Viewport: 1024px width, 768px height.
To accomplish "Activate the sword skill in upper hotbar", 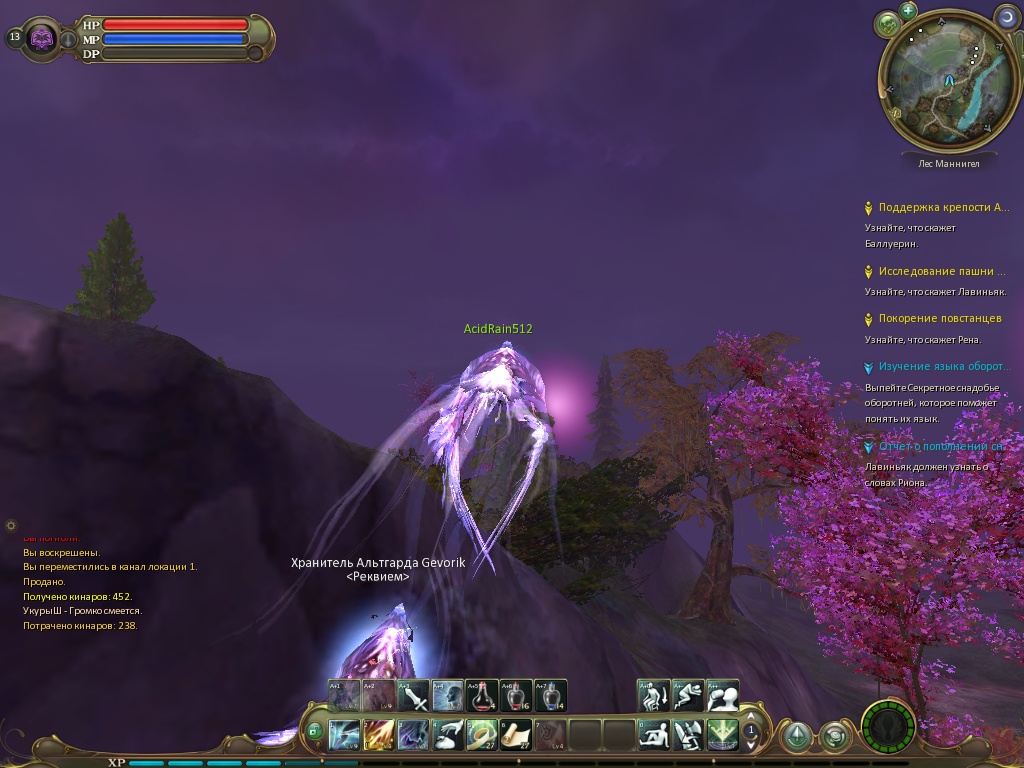I will point(414,695).
